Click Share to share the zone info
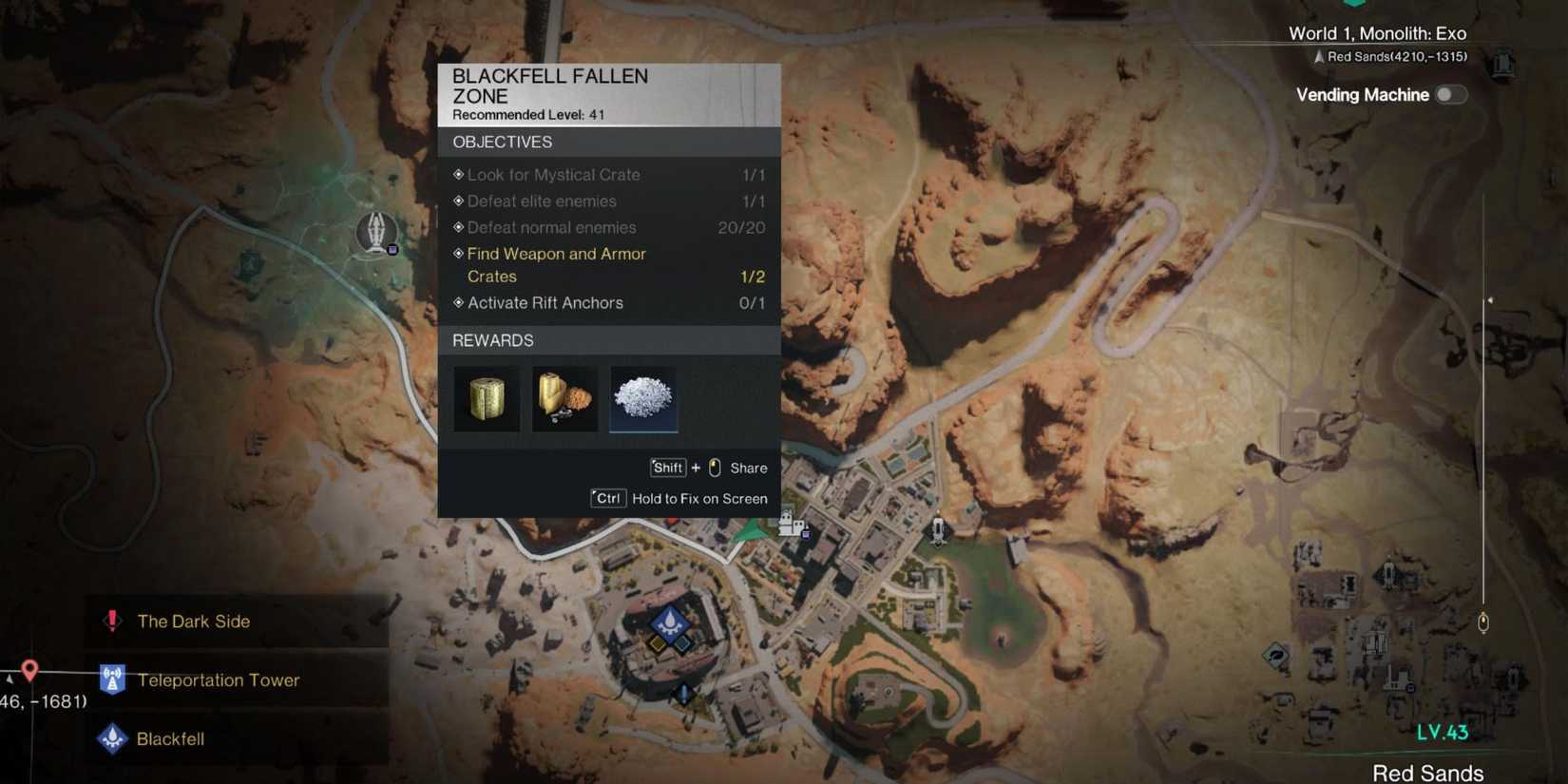 point(749,468)
